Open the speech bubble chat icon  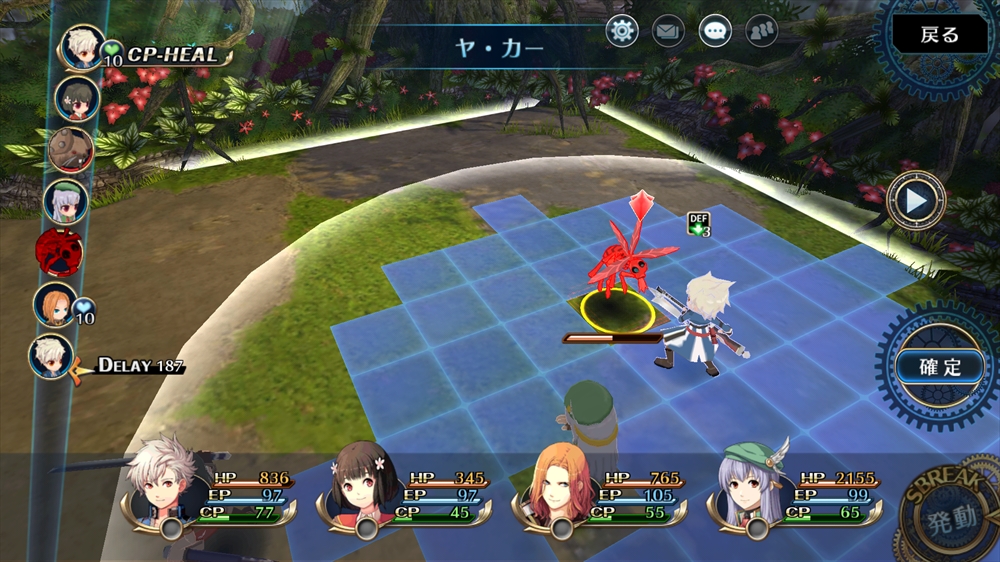(714, 31)
